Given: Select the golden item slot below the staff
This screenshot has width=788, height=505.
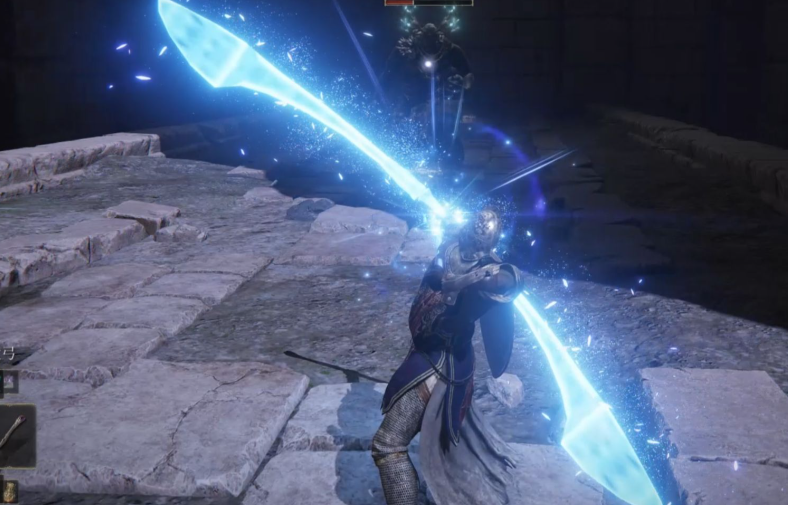Looking at the screenshot, I should point(9,492).
